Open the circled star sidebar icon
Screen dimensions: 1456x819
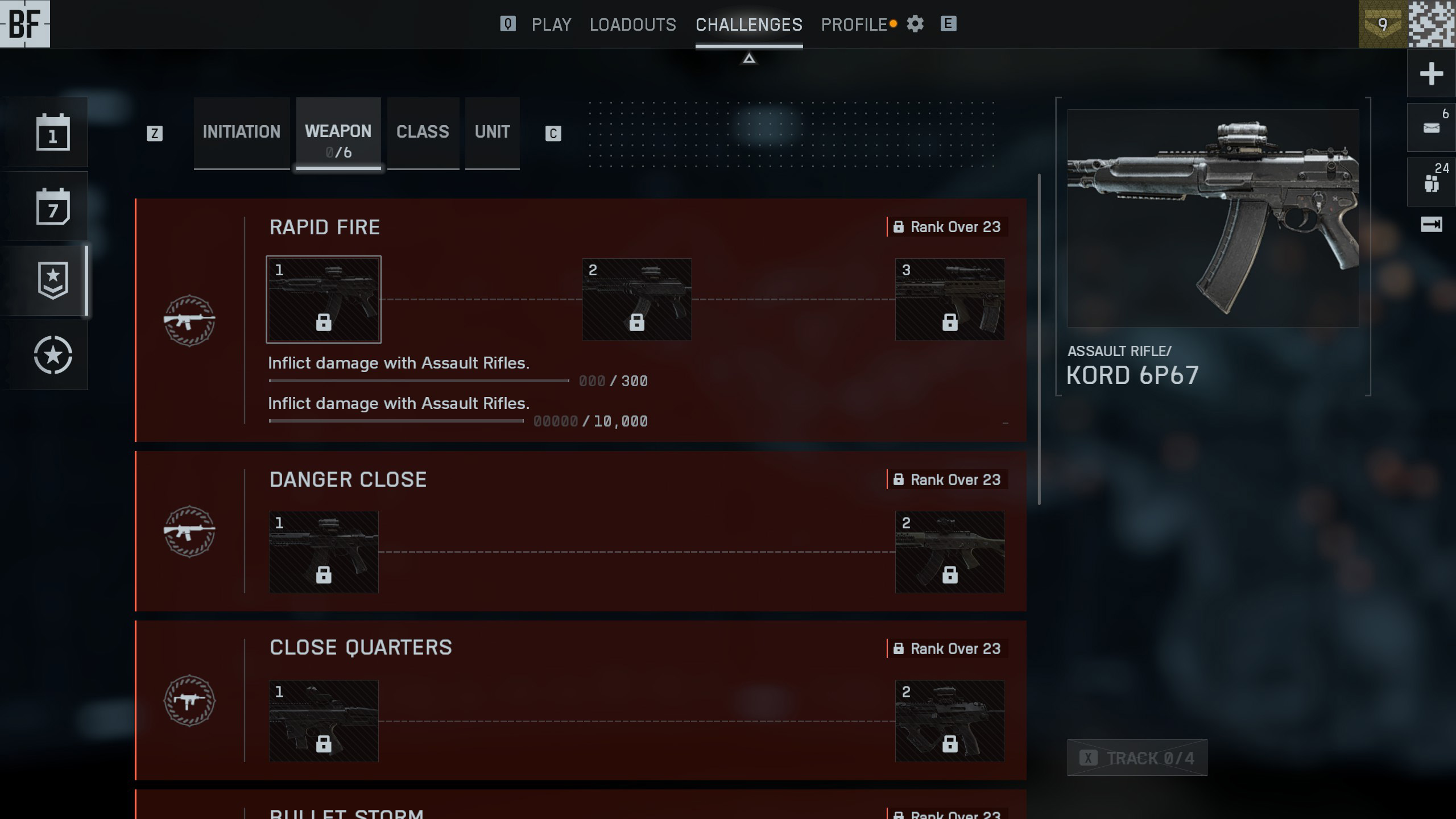tap(53, 355)
